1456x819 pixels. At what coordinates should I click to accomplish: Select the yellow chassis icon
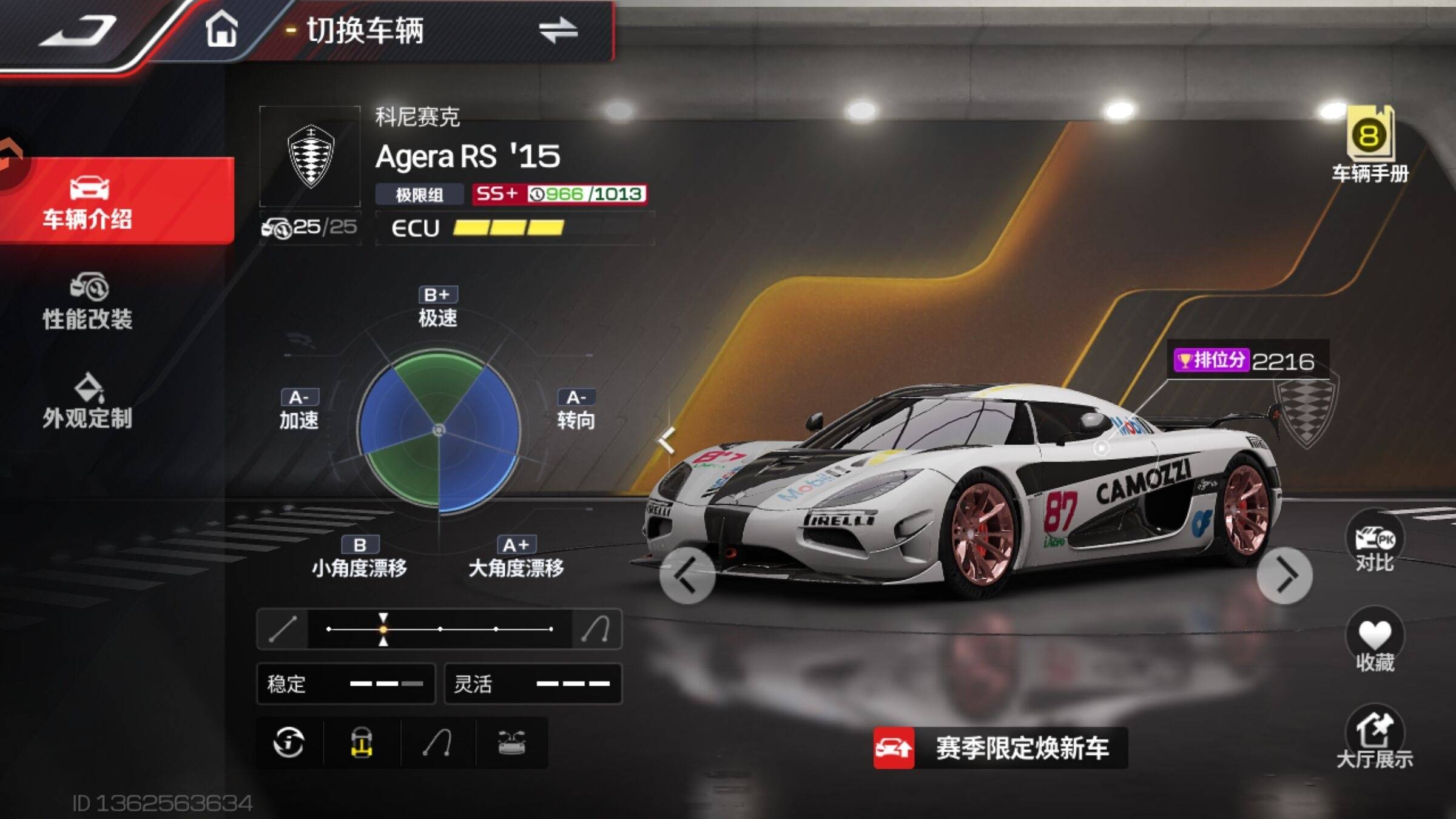click(x=362, y=743)
